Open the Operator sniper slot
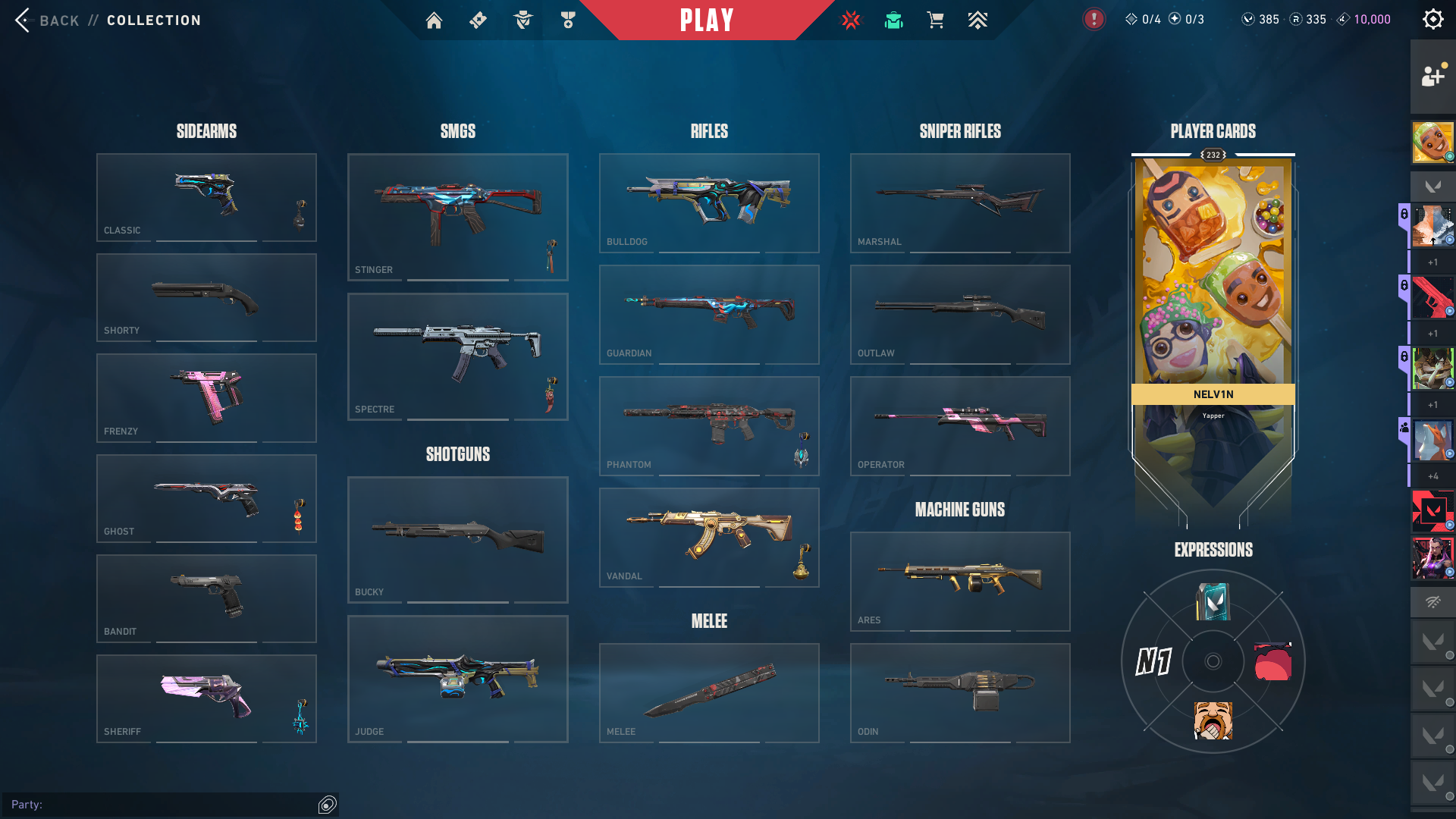Image resolution: width=1456 pixels, height=819 pixels. tap(960, 425)
